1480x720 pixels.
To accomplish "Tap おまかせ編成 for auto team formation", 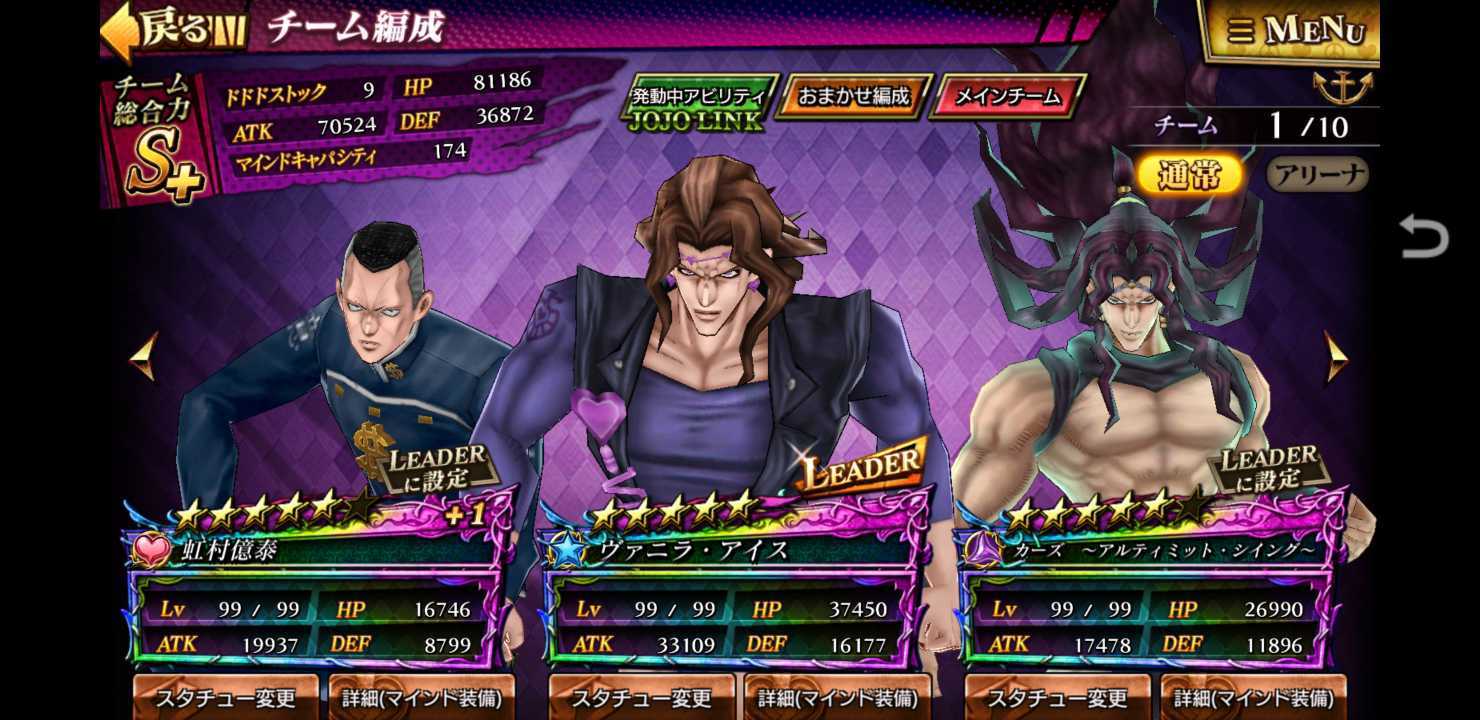I will pos(853,98).
